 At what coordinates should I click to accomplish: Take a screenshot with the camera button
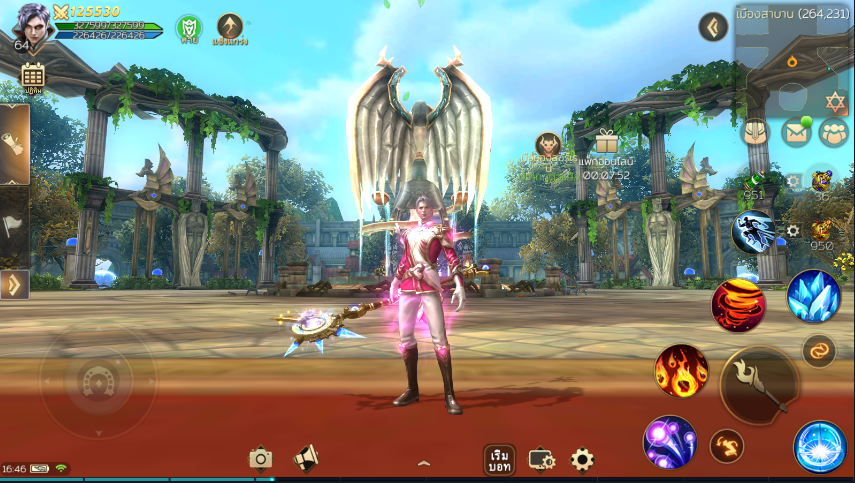261,458
